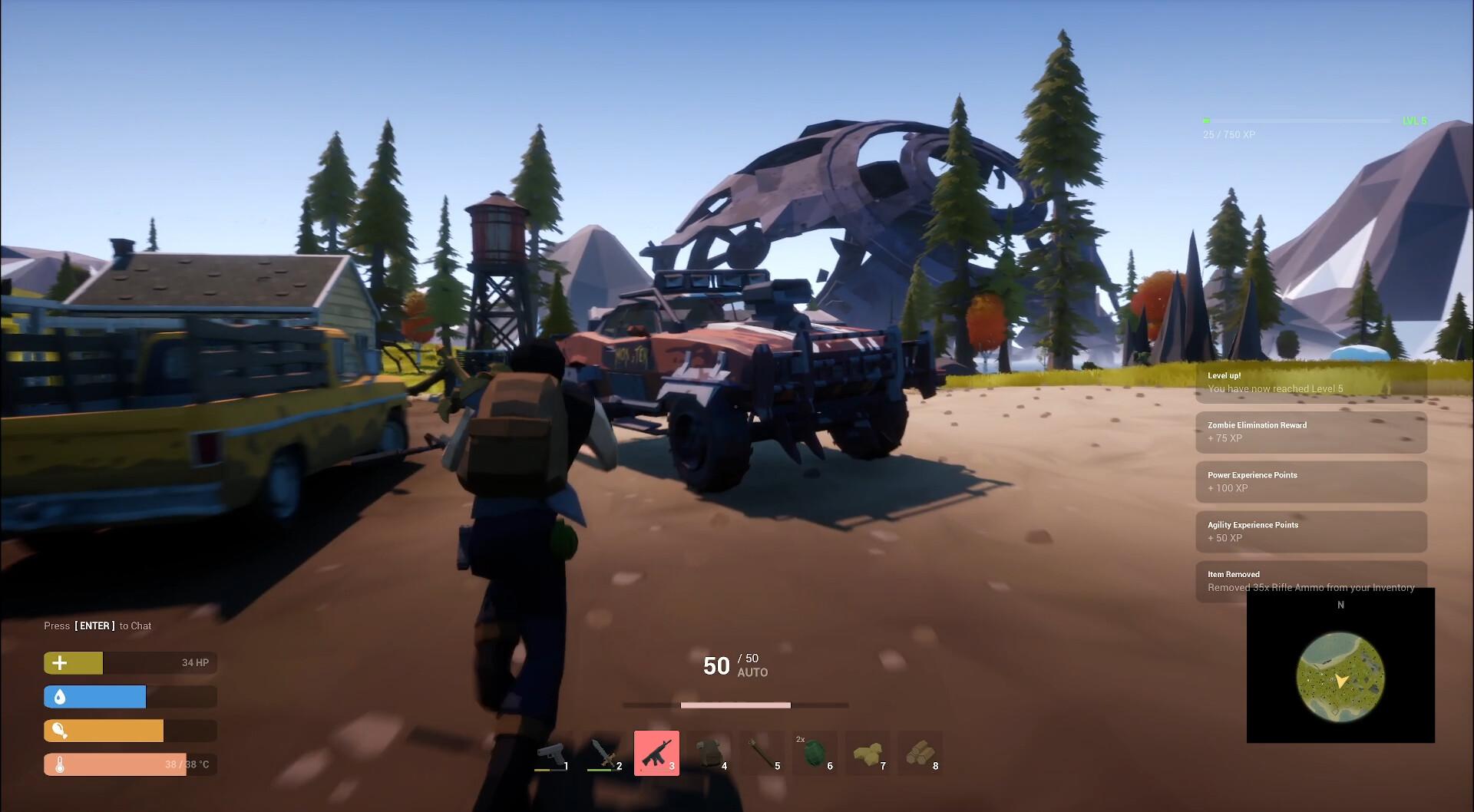Click the body armor in hotbar slot 4
The width and height of the screenshot is (1474, 812).
pos(710,754)
